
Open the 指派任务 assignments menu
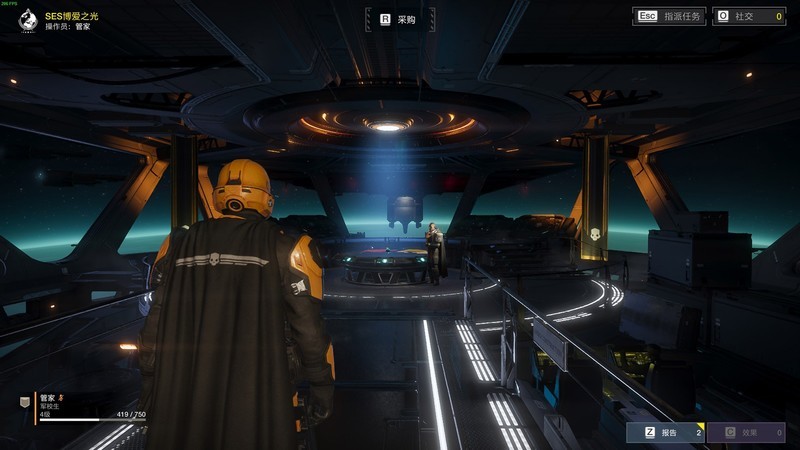669,16
